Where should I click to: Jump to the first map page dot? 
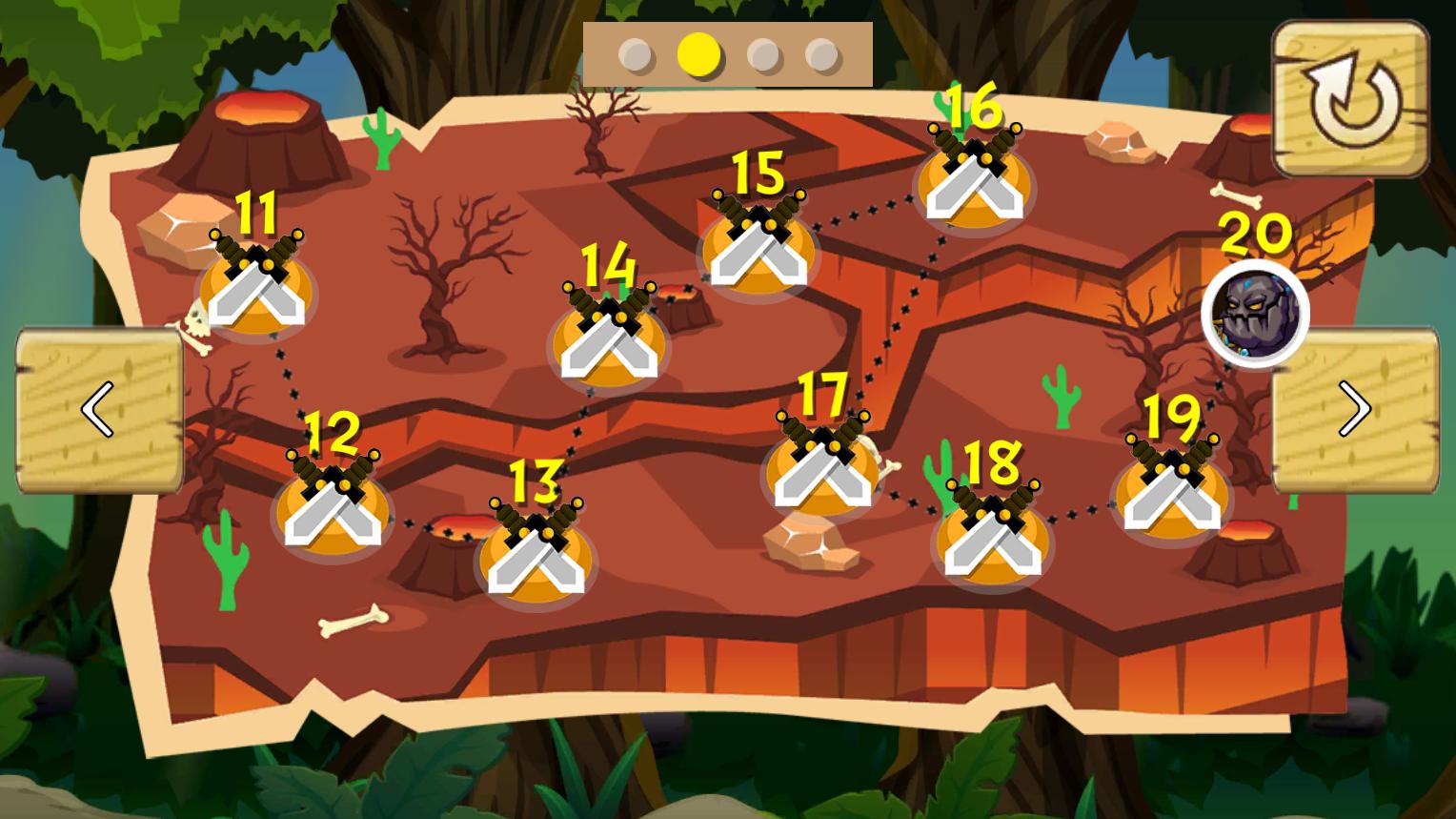pos(636,55)
